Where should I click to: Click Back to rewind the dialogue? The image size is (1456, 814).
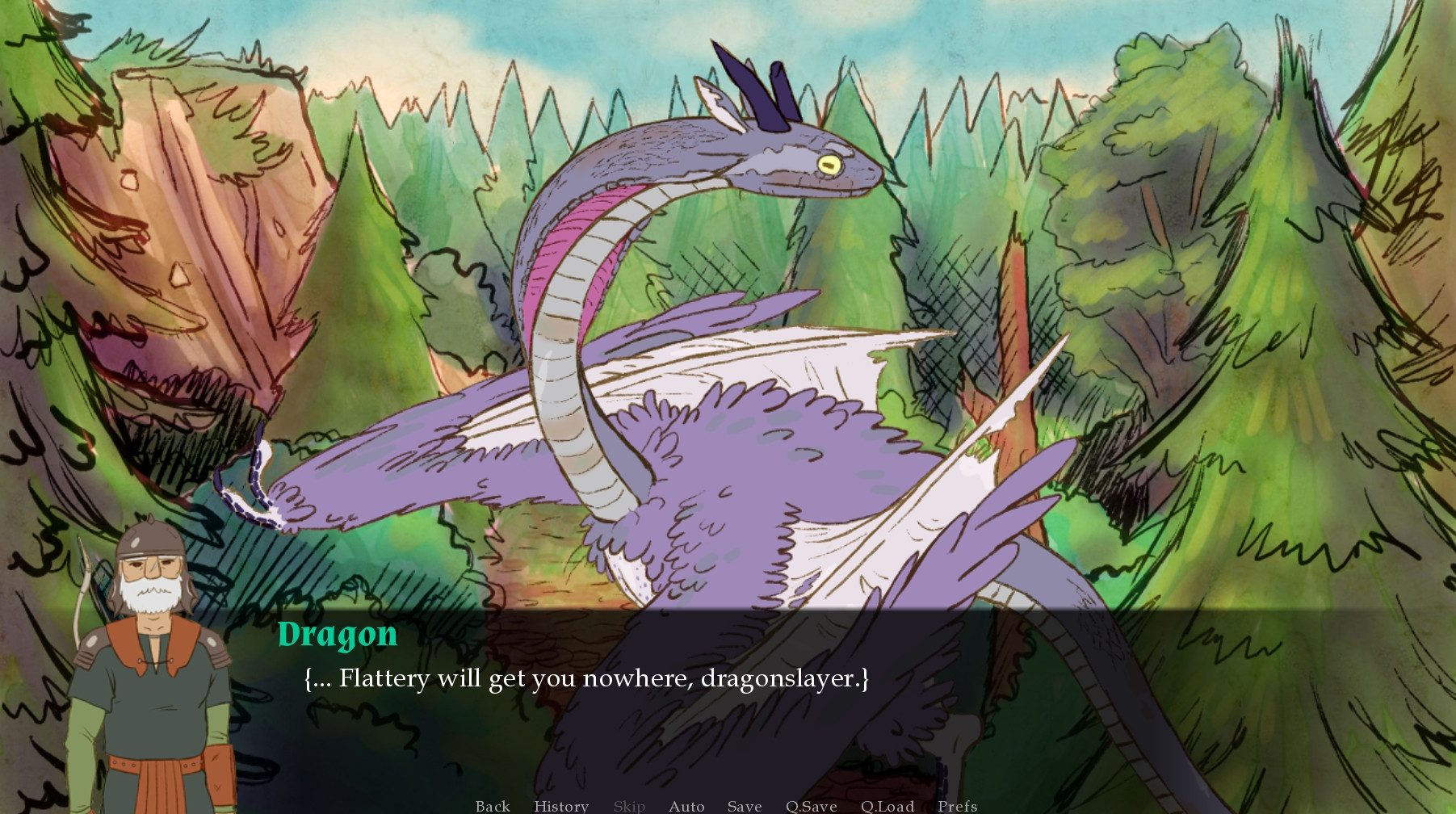(493, 805)
